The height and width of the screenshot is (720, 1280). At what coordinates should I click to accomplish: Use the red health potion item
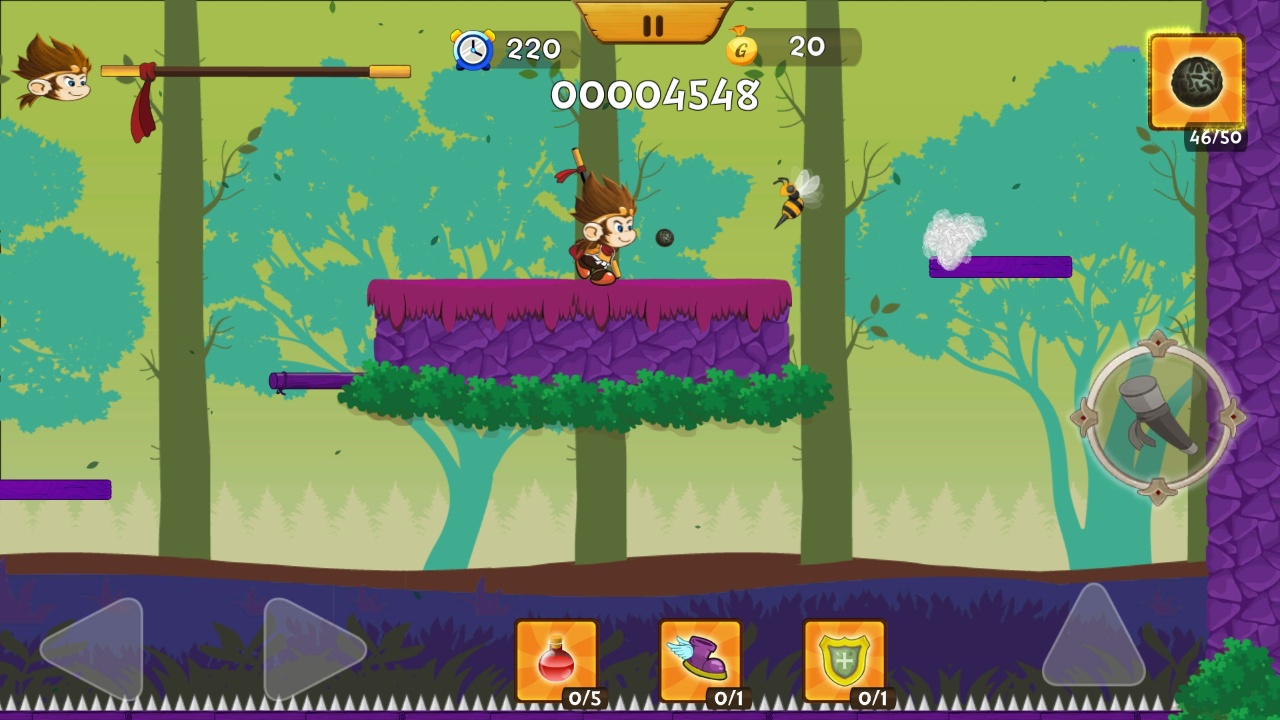point(556,657)
